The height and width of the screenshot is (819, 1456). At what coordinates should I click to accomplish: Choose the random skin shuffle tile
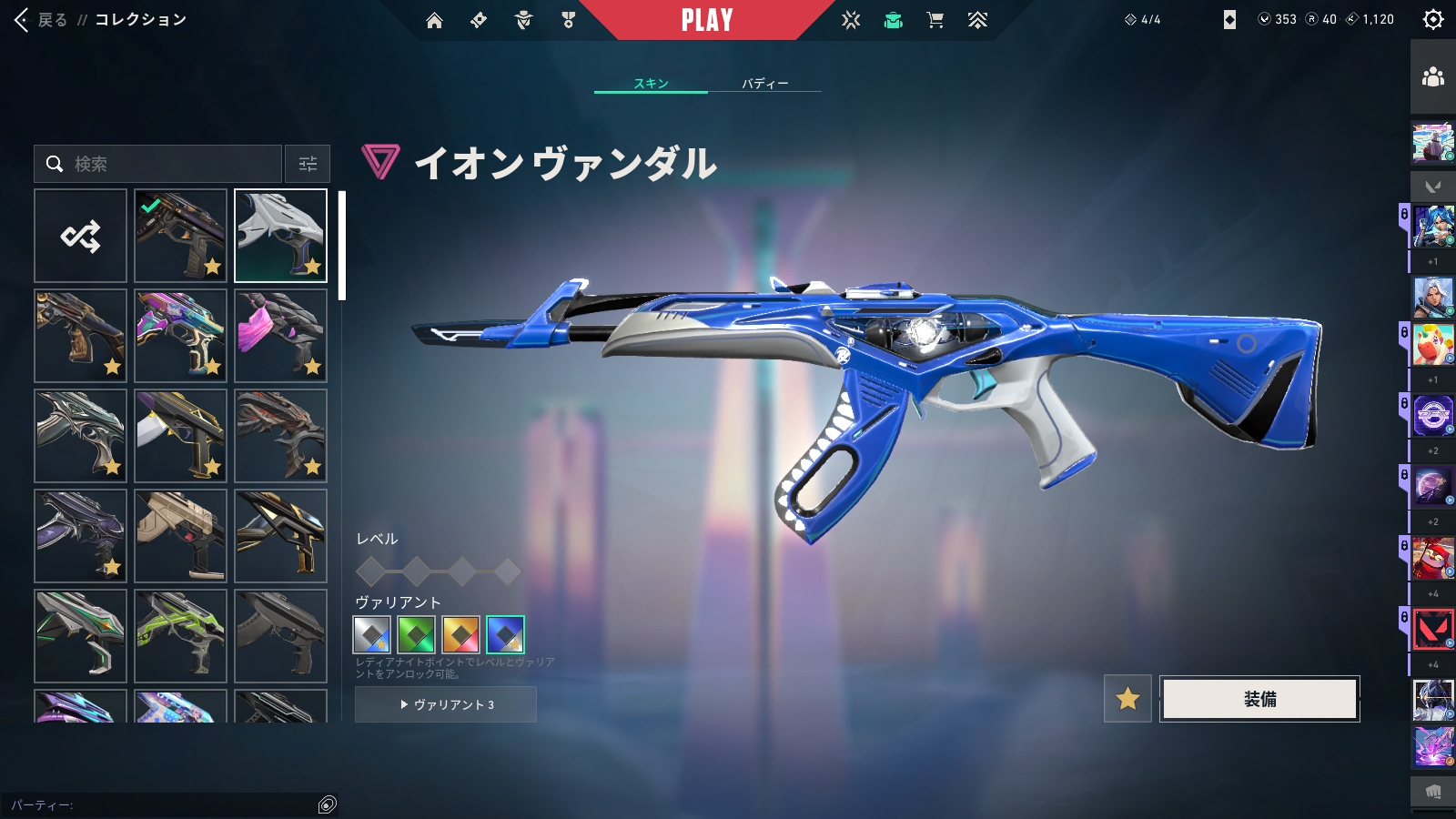tap(80, 236)
